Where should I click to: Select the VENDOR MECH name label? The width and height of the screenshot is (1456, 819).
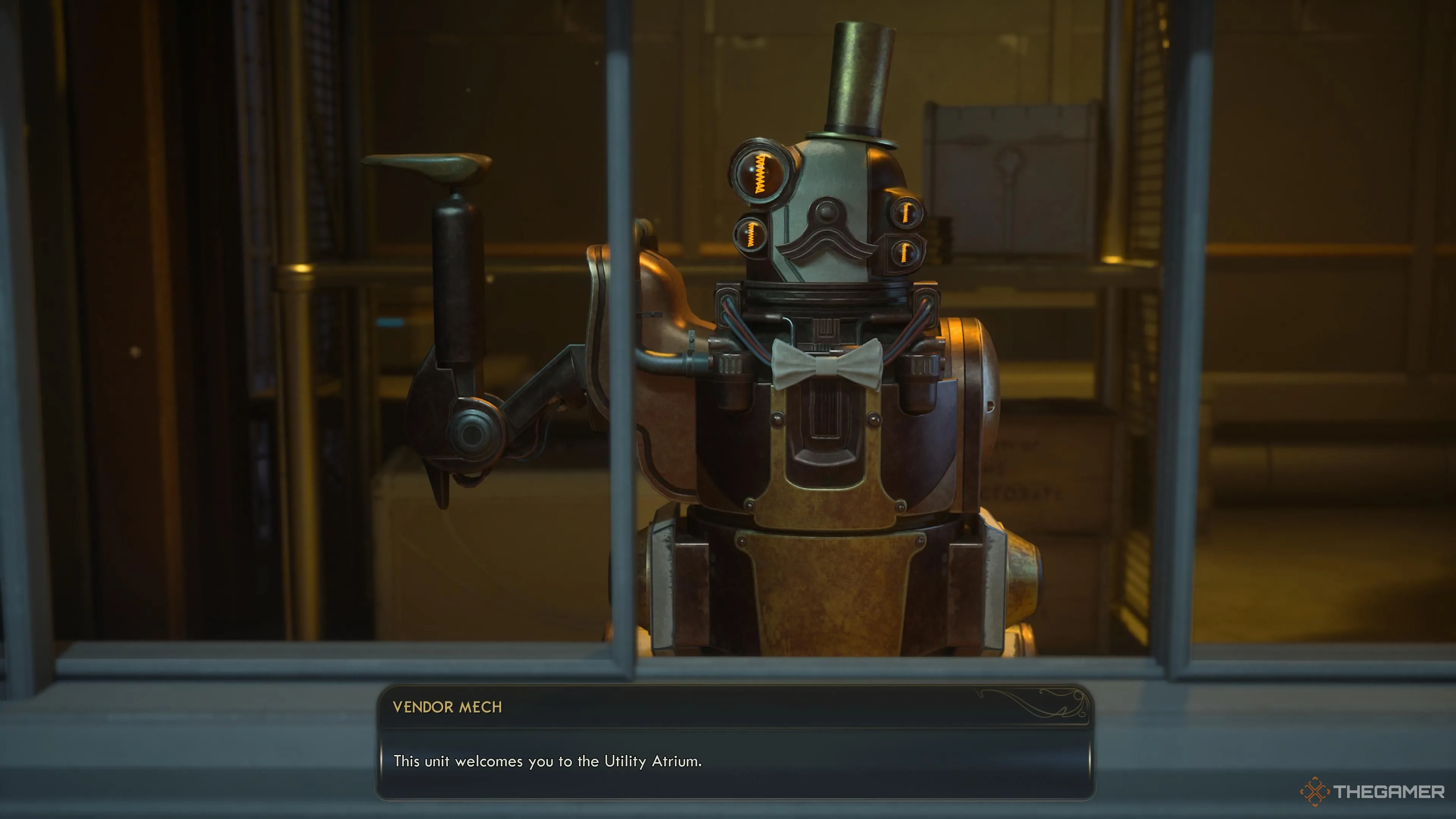pos(448,707)
